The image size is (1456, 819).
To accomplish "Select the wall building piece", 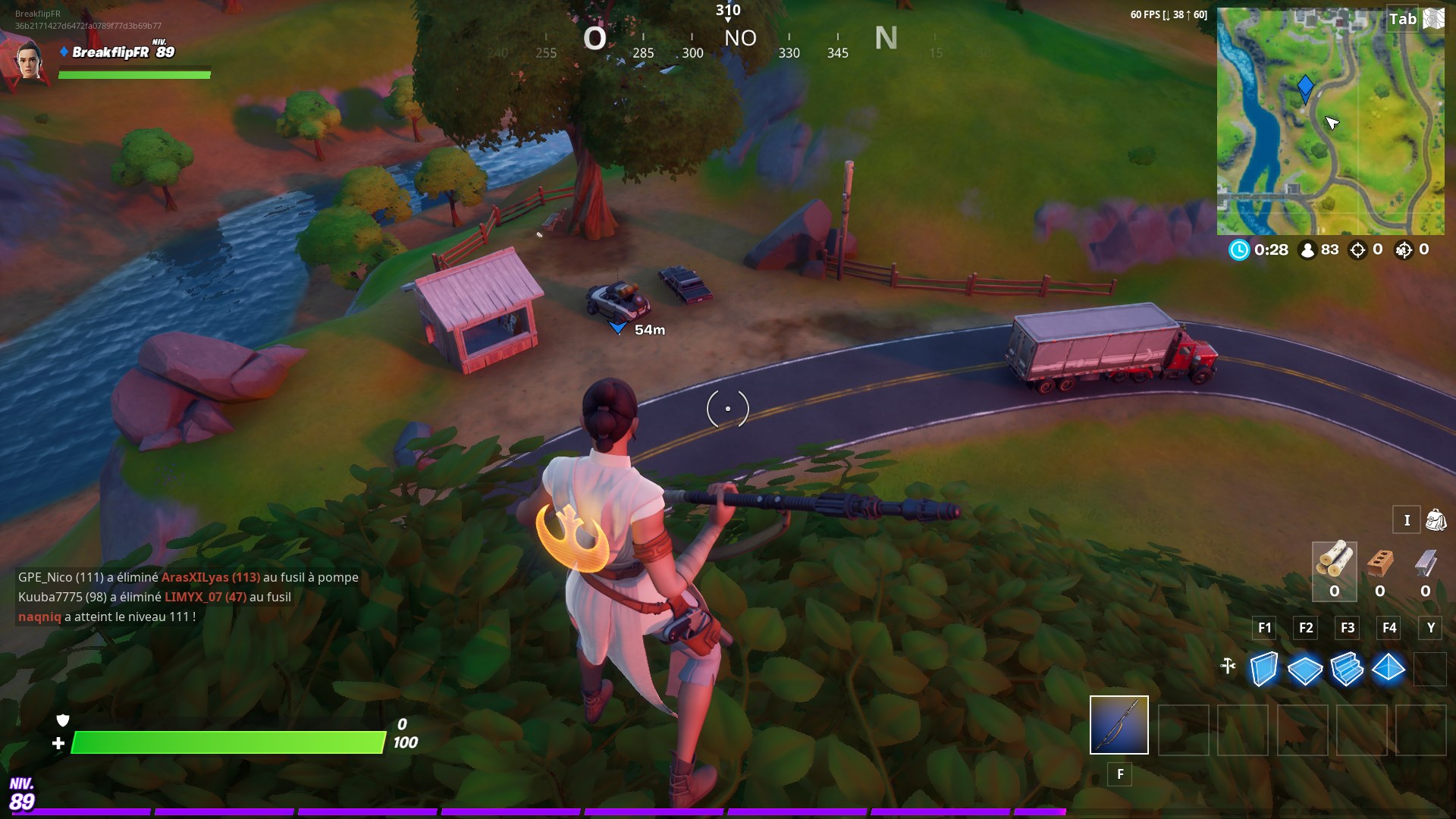I will pyautogui.click(x=1263, y=669).
